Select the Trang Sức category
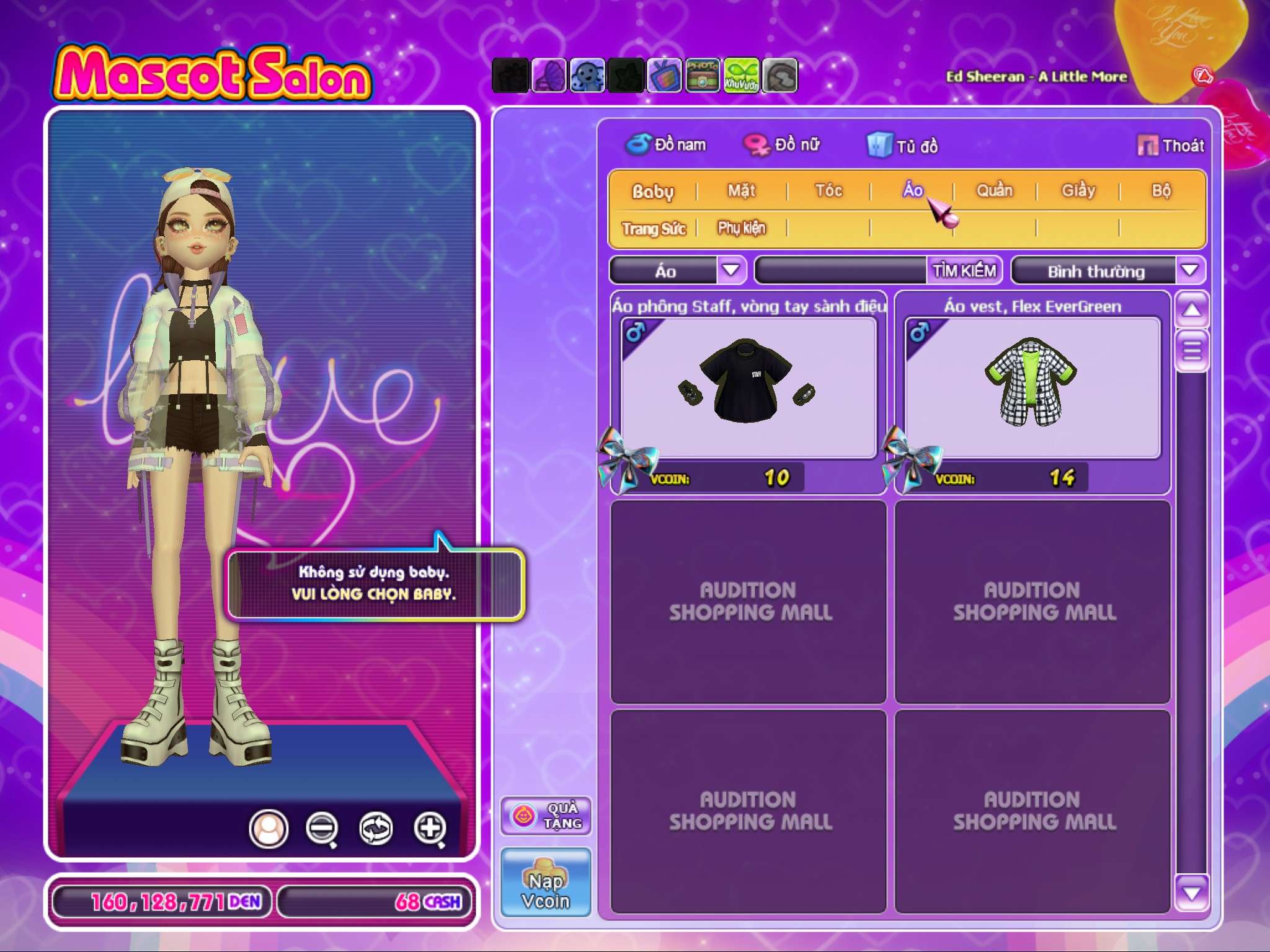1270x952 pixels. [x=654, y=229]
